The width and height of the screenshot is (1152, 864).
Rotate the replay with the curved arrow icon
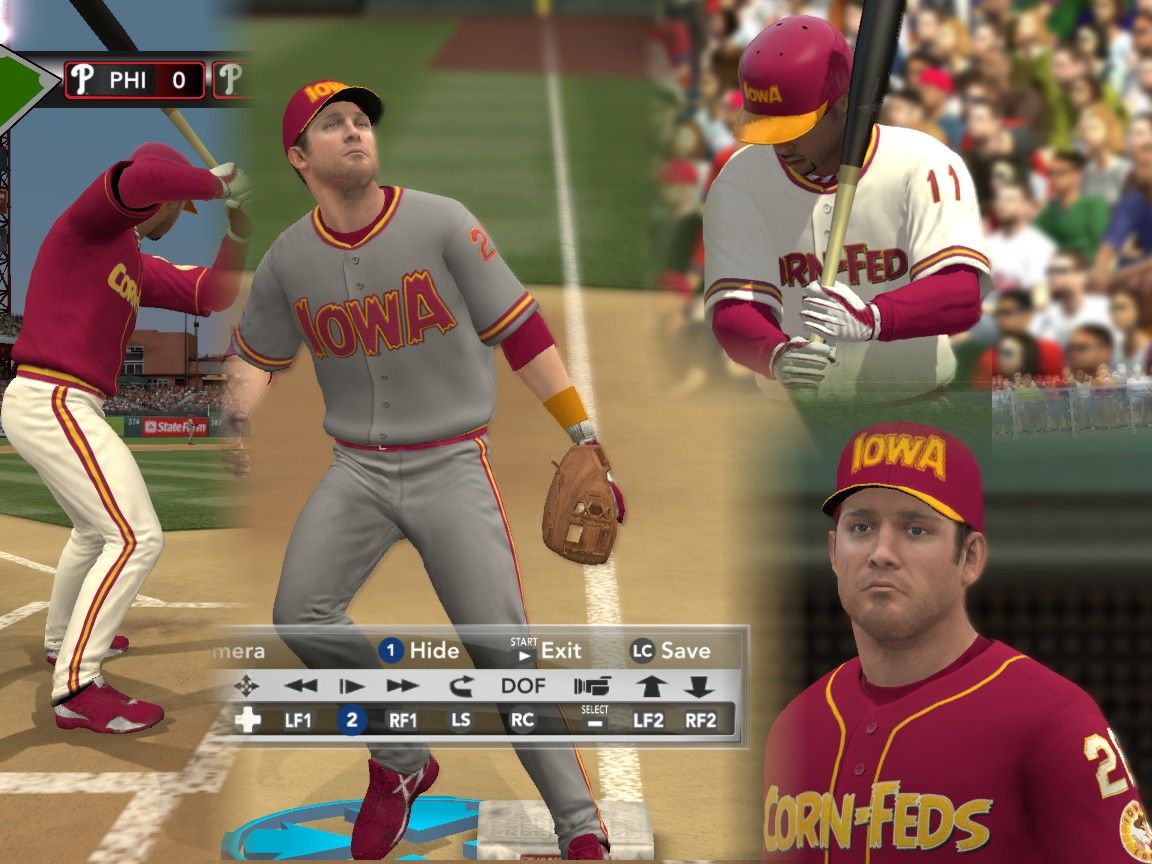[x=460, y=686]
